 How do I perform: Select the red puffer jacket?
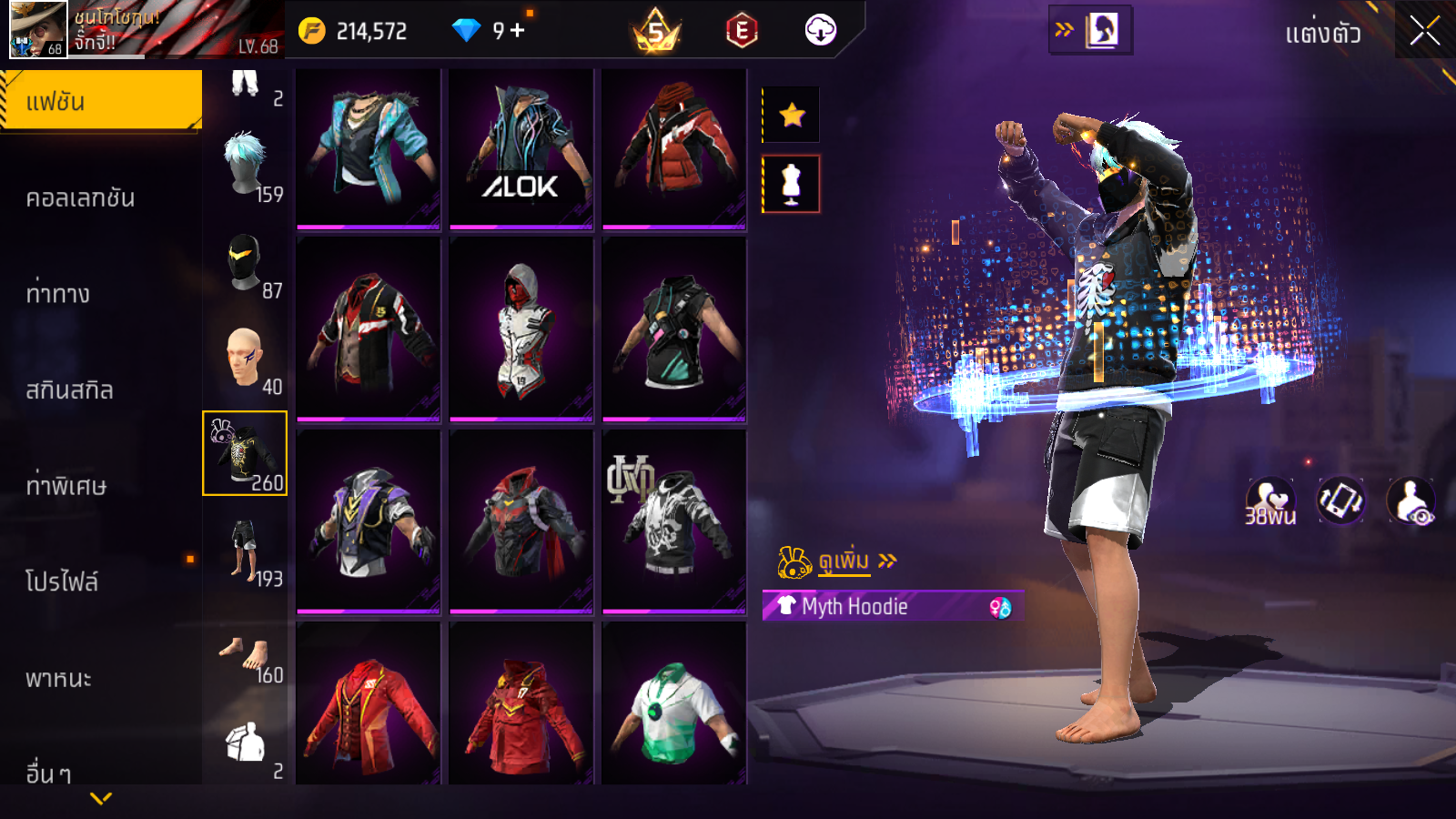pos(673,147)
